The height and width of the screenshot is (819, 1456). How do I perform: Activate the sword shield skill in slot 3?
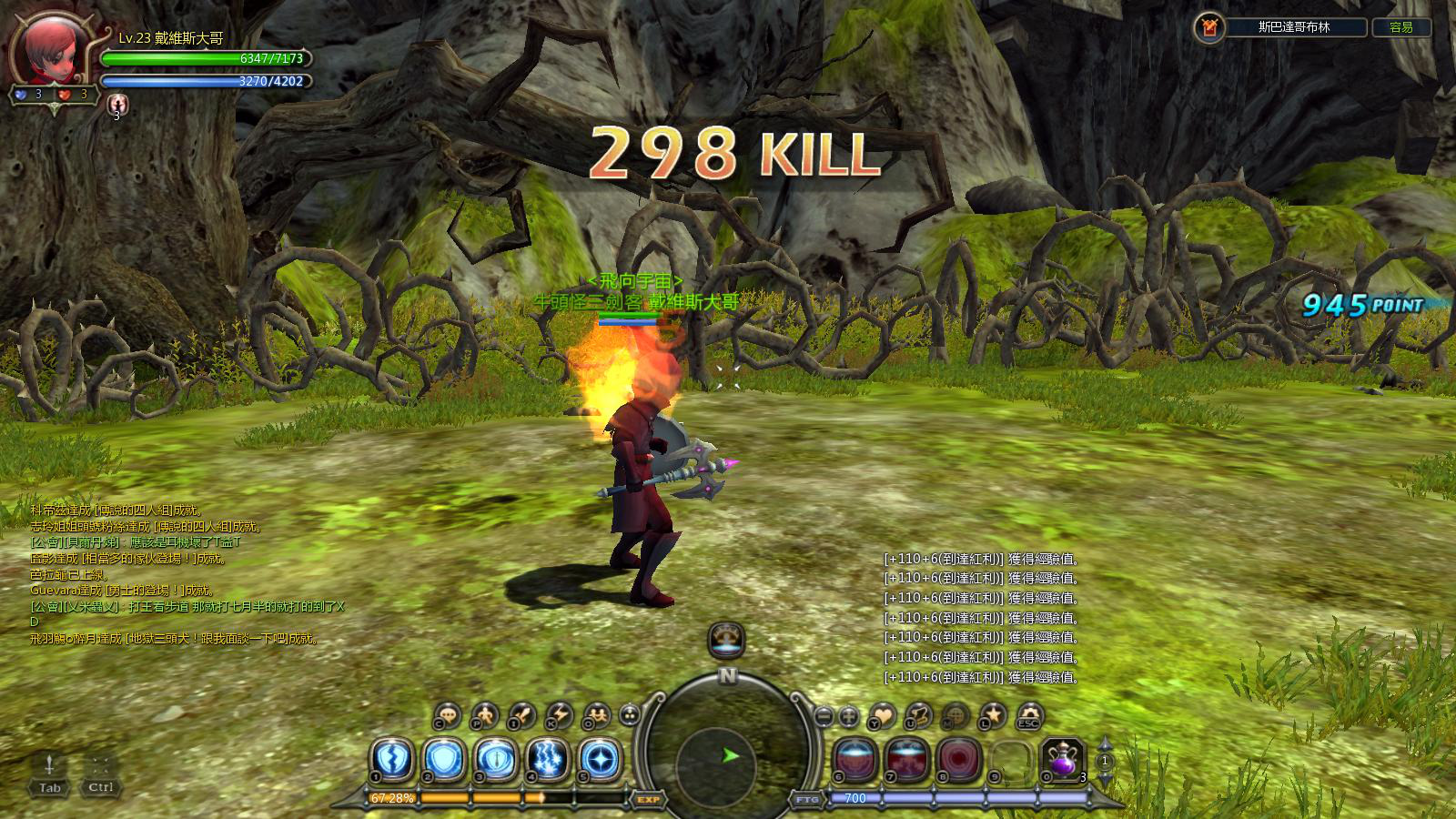497,759
